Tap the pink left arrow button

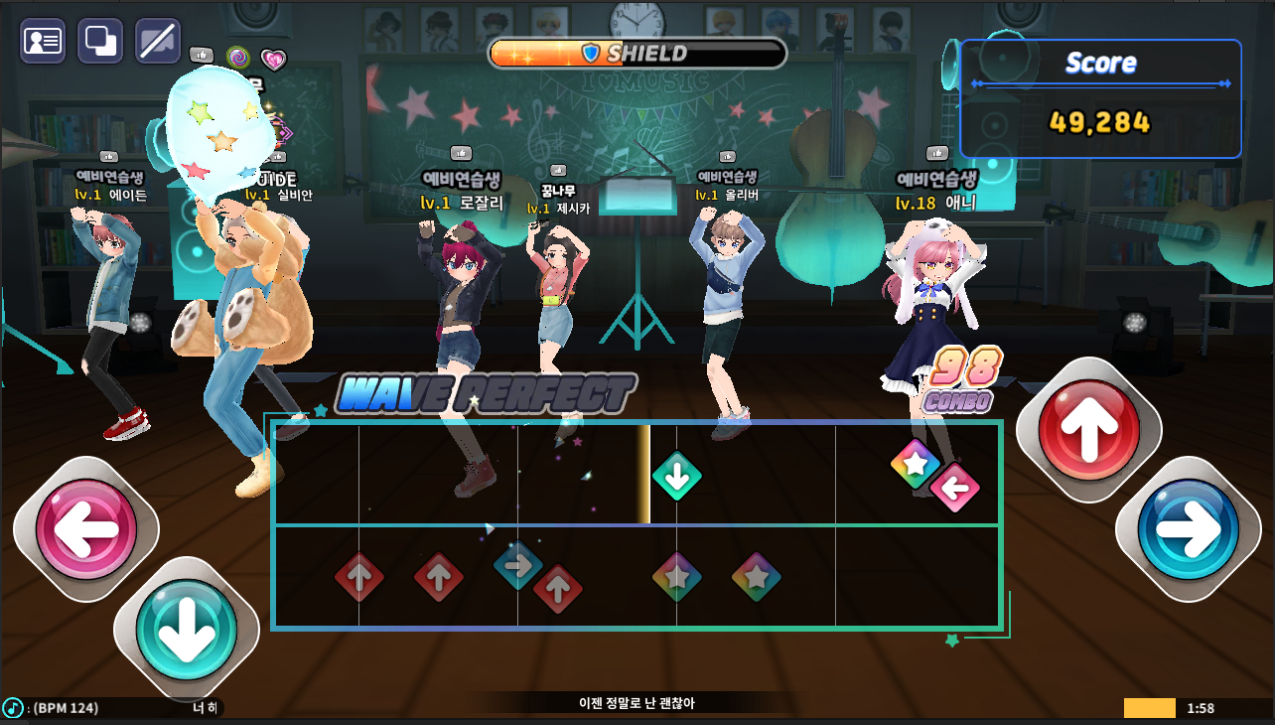click(x=86, y=529)
